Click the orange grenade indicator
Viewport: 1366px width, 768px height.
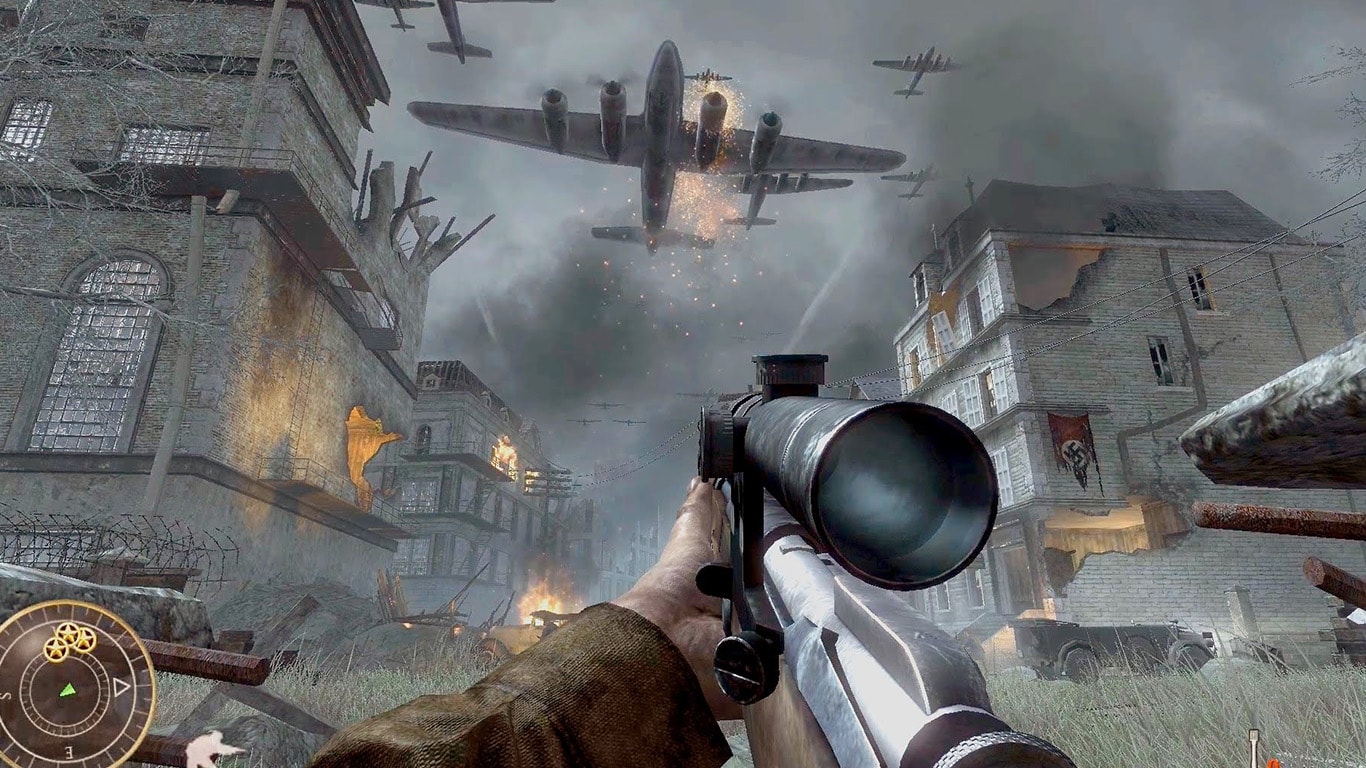[1274, 764]
